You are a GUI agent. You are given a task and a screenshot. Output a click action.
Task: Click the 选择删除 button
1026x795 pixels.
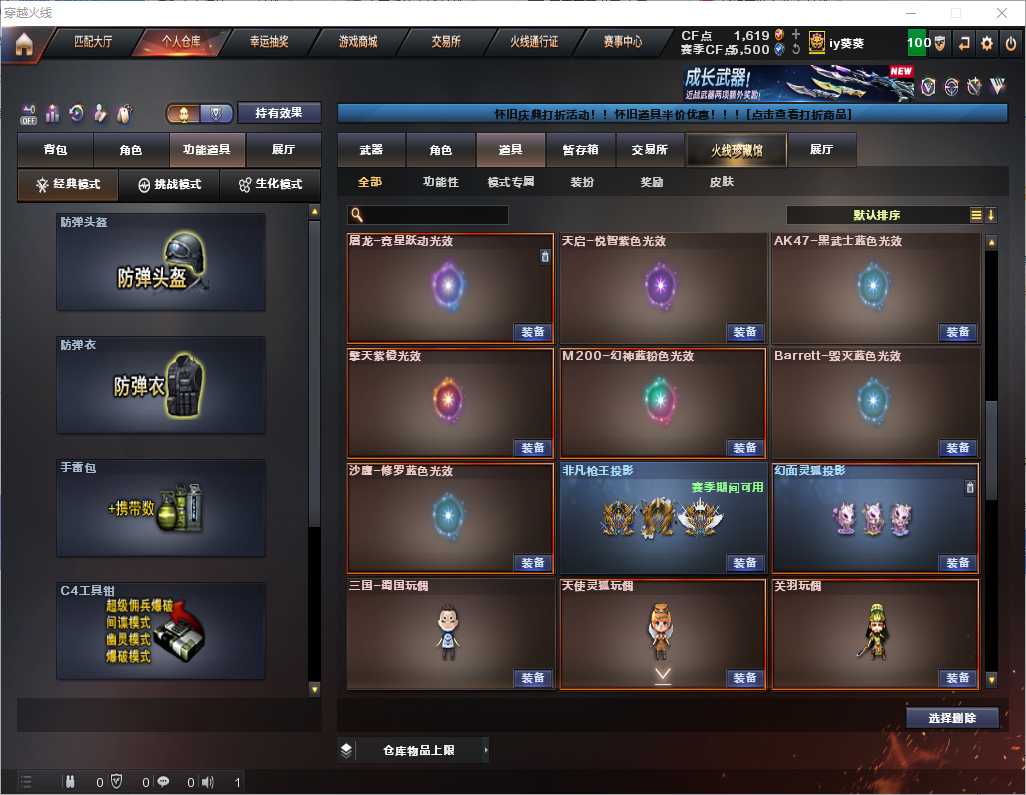pos(952,718)
